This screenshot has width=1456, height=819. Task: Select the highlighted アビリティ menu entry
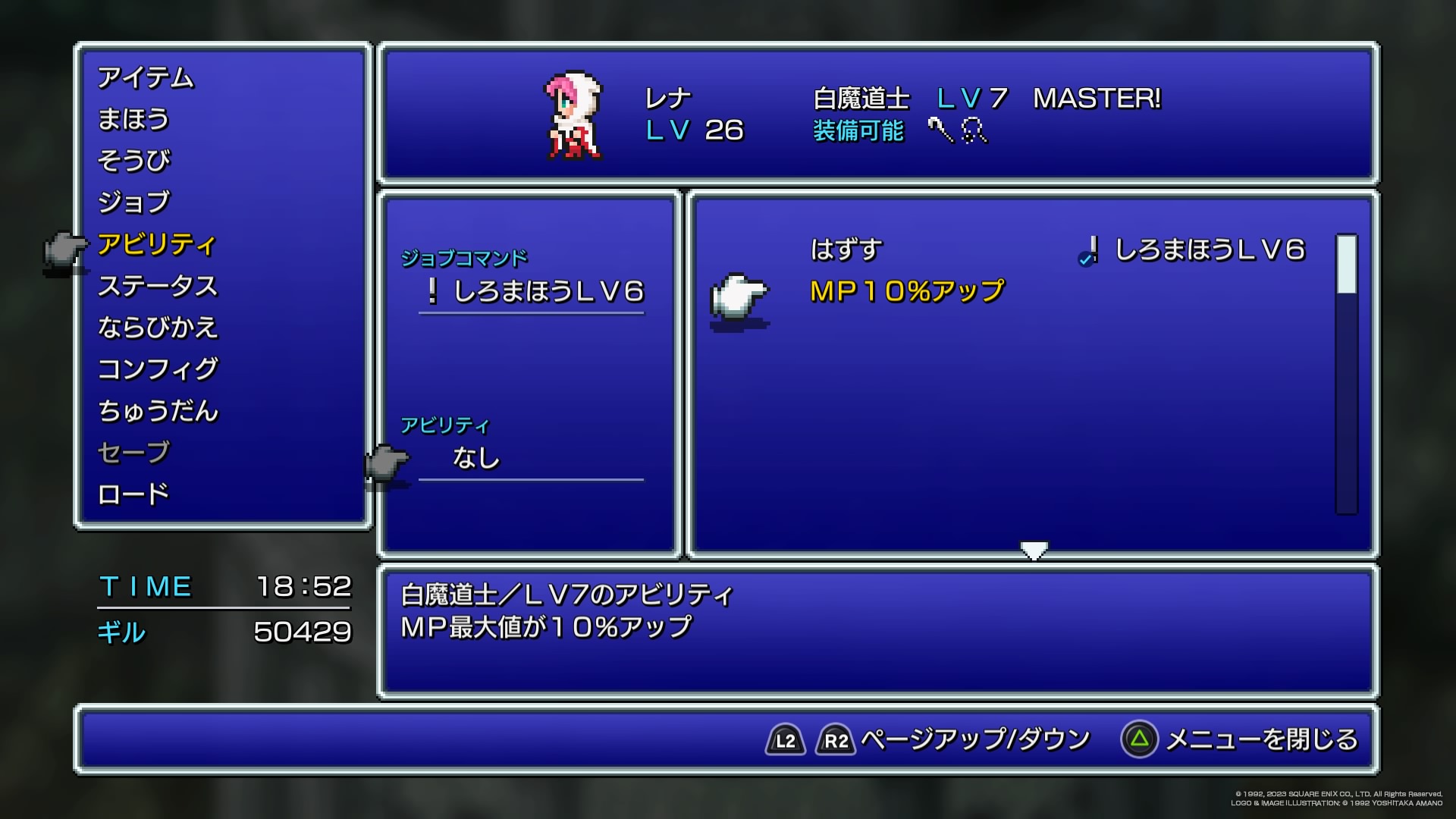pos(157,244)
